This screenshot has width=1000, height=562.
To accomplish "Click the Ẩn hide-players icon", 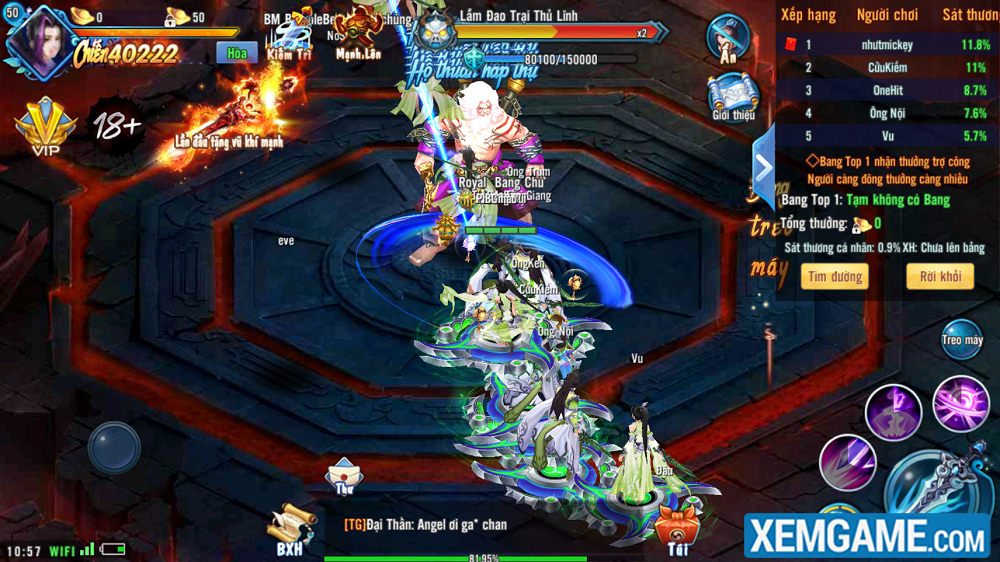I will pos(728,38).
